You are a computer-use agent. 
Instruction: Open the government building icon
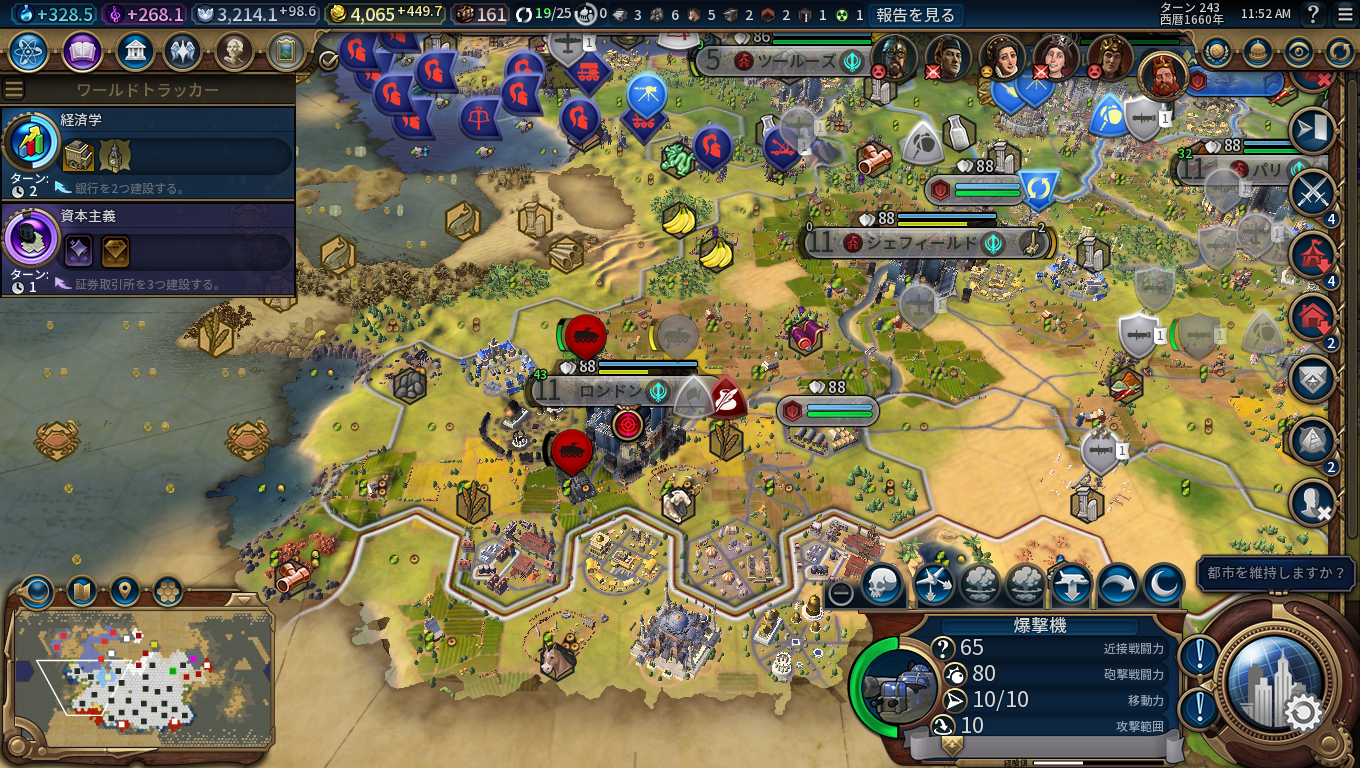(x=134, y=51)
